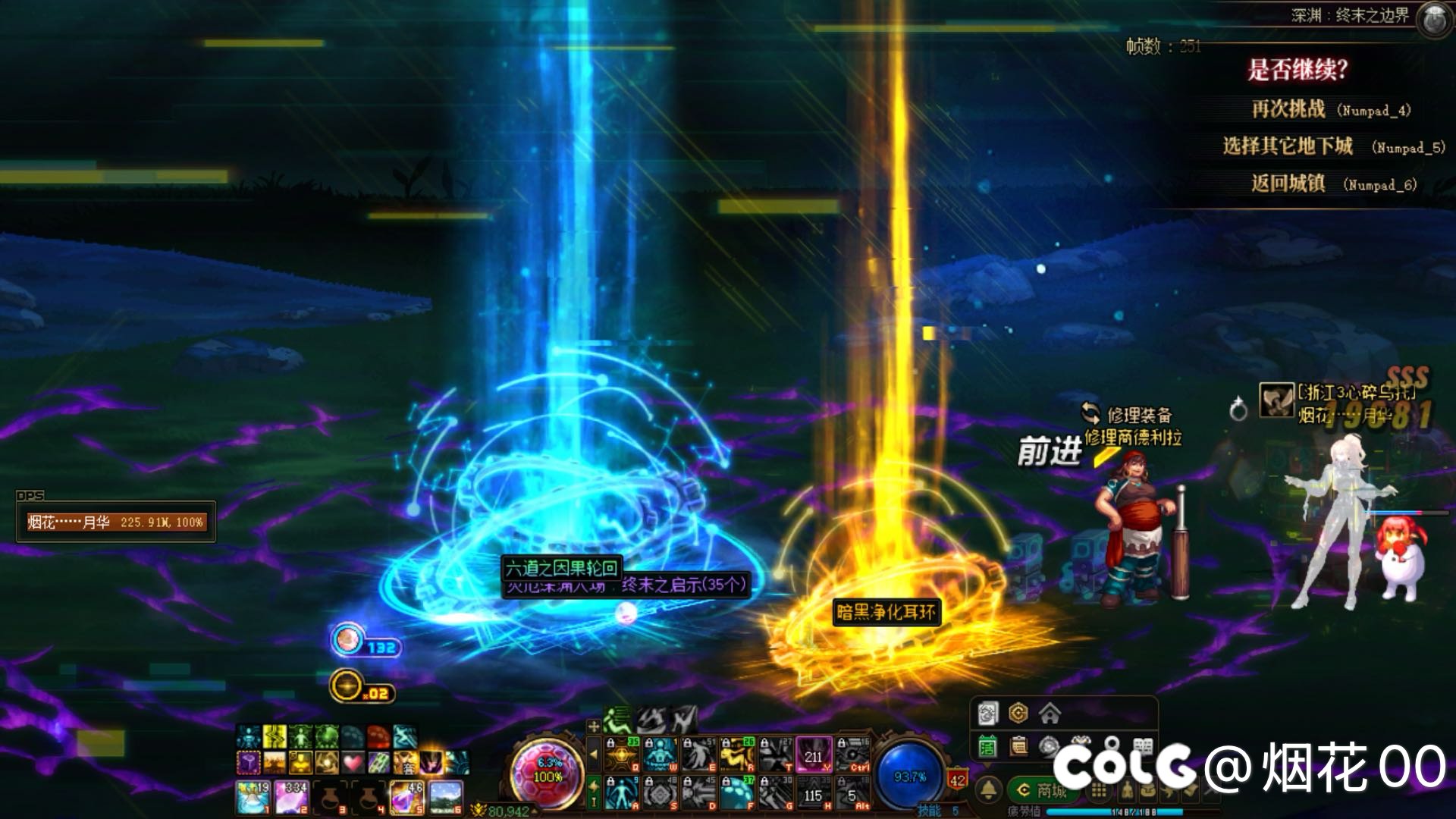Select 选择其它地下城 option
The height and width of the screenshot is (819, 1456).
[x=1287, y=146]
